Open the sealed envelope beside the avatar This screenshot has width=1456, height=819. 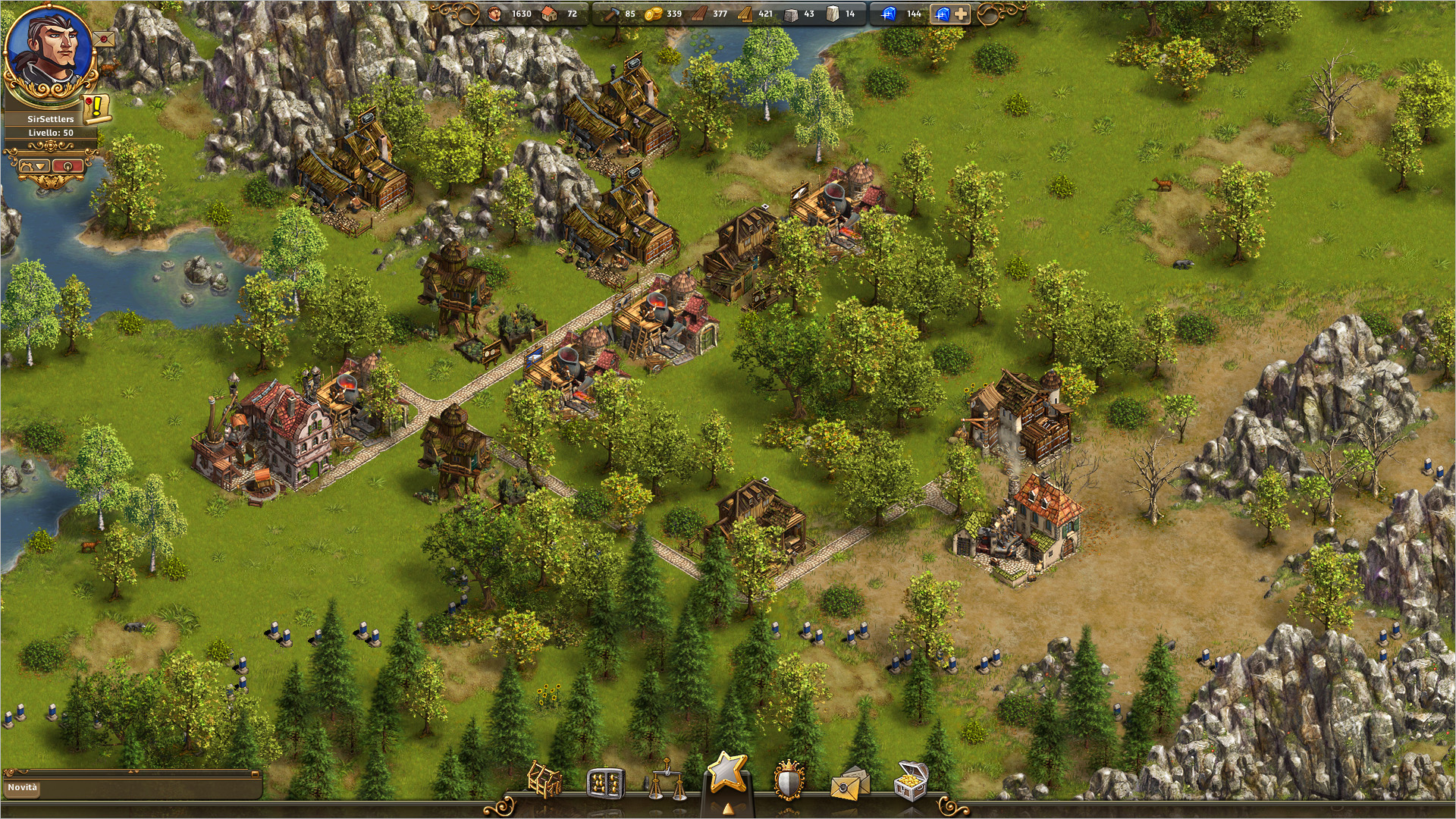pos(104,38)
